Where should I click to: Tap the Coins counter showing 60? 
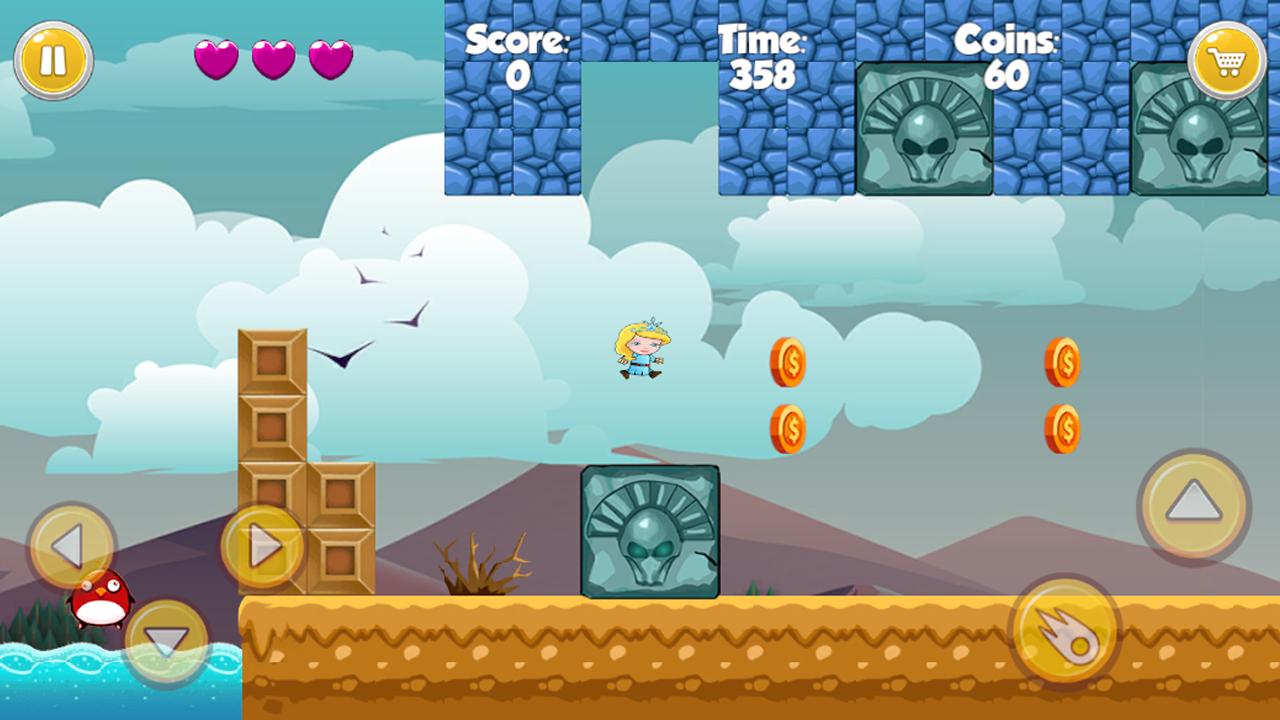pos(1008,73)
